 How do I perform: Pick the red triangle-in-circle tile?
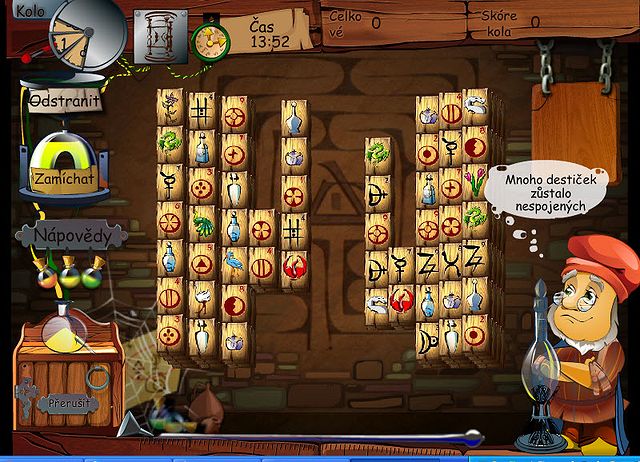coord(202,265)
